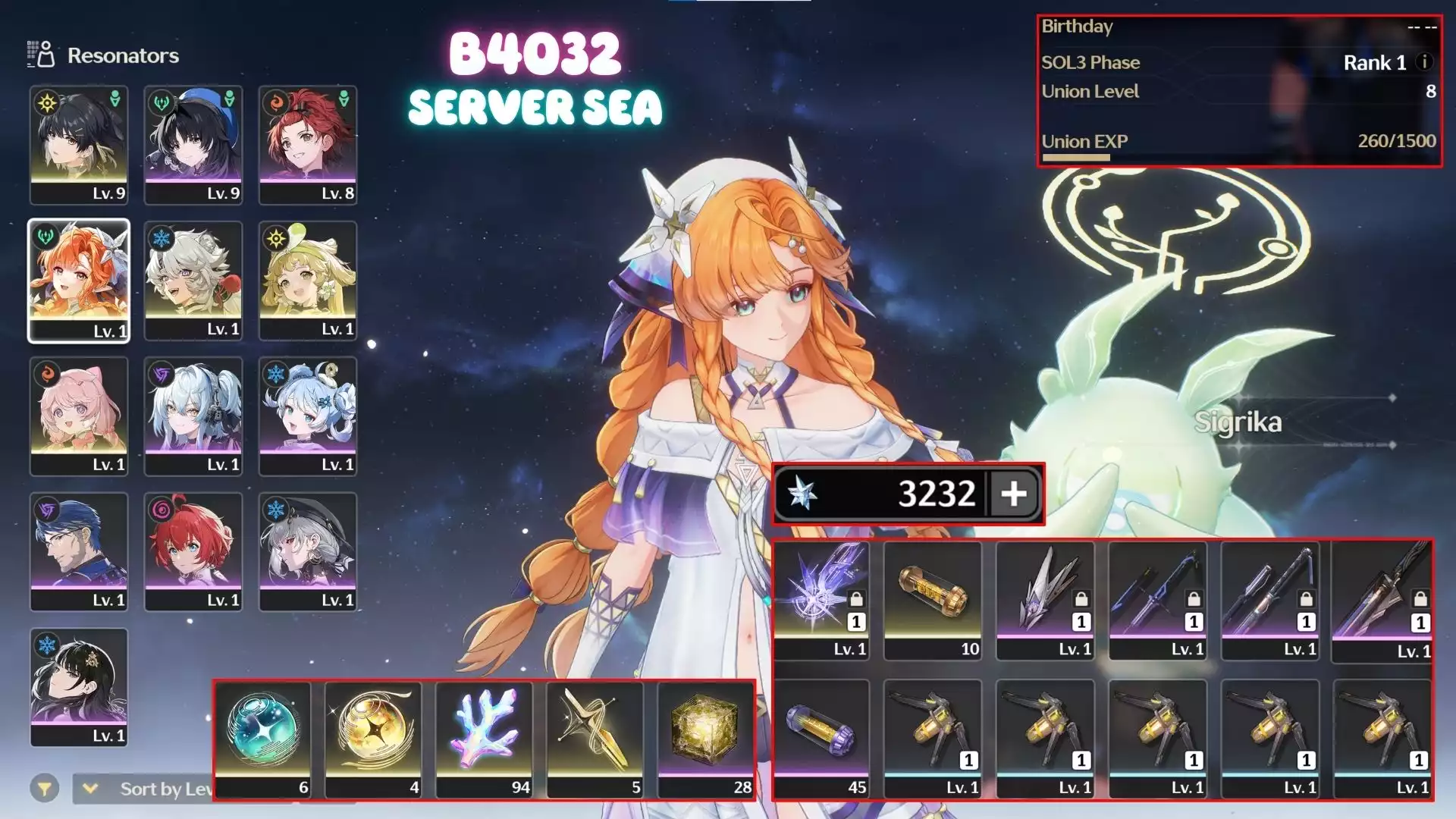
Task: Select the red-ponytail level 8 resonator
Action: [x=307, y=144]
